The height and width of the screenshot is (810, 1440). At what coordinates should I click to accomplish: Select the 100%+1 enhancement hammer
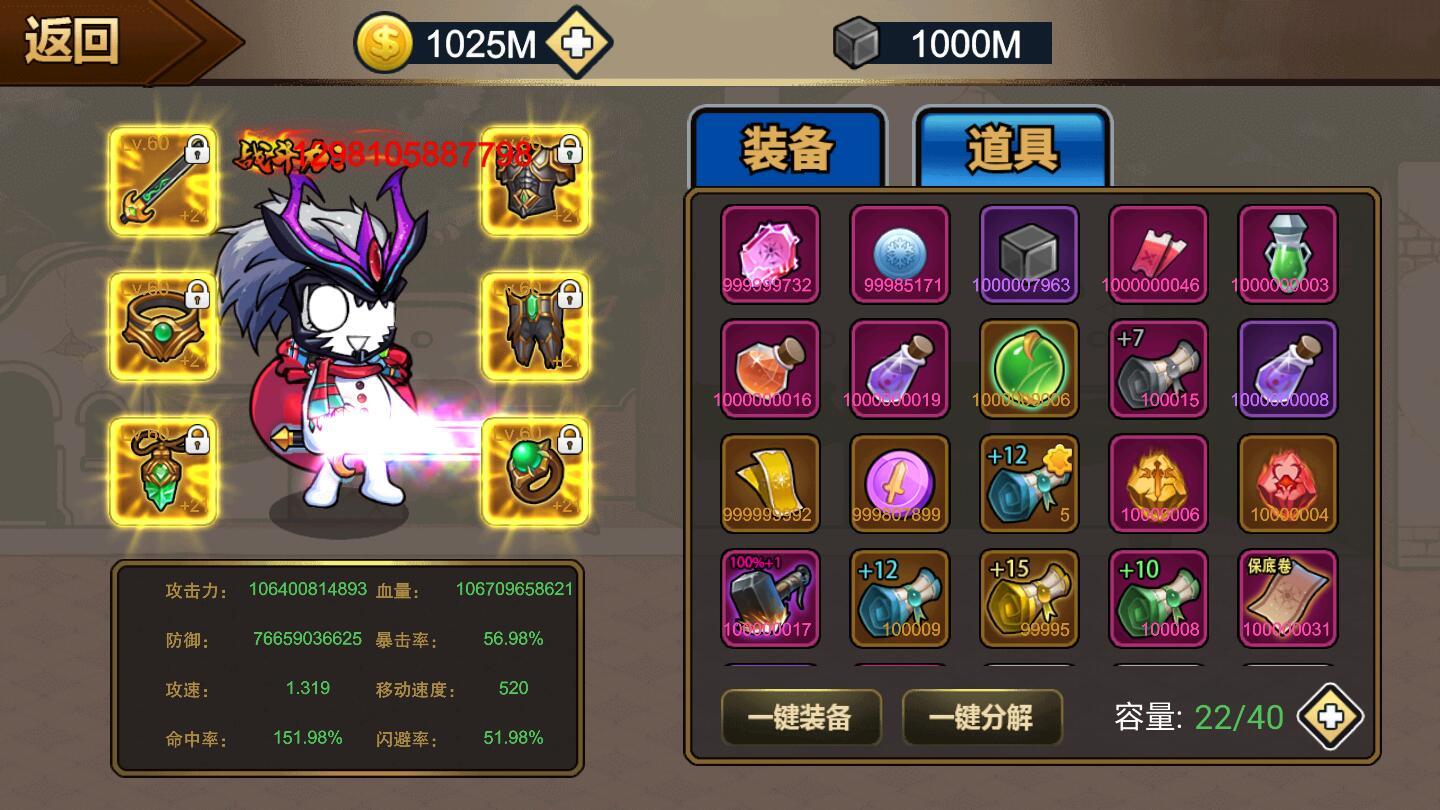tap(770, 598)
